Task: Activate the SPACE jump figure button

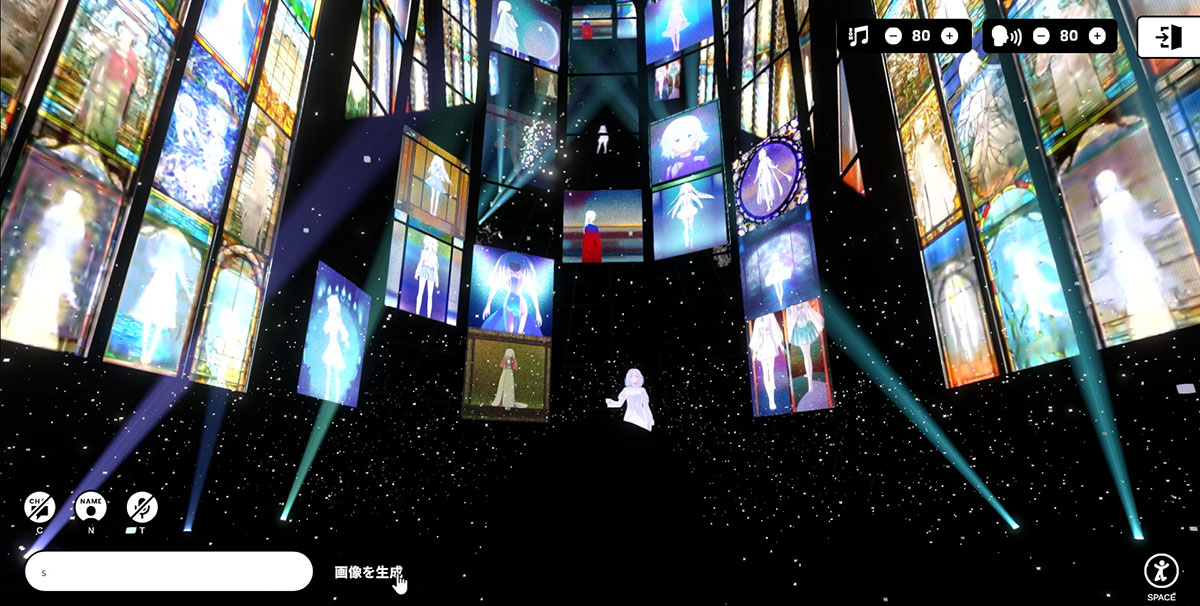Action: pos(1160,570)
